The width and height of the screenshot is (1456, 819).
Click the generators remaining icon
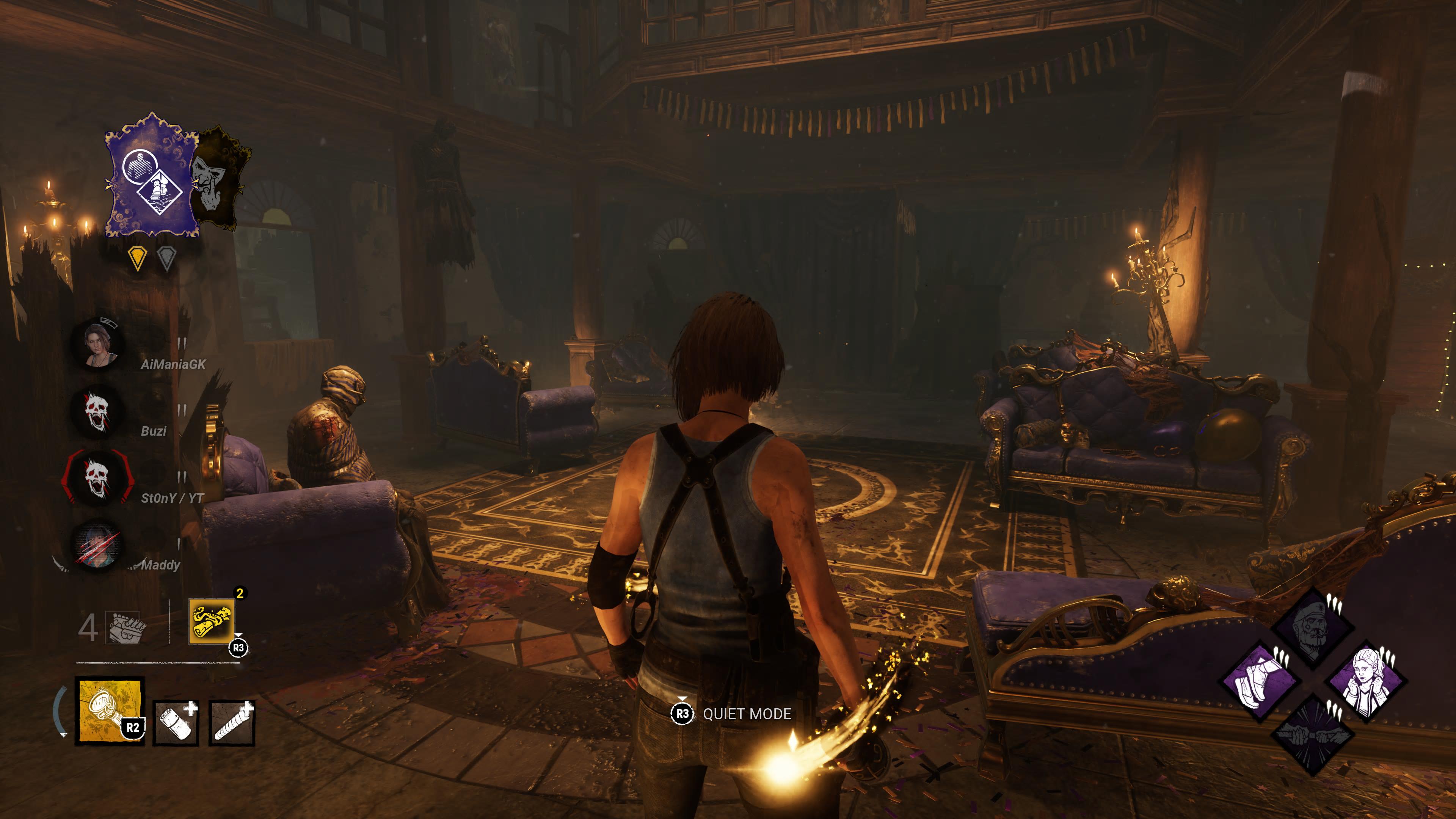point(127,628)
